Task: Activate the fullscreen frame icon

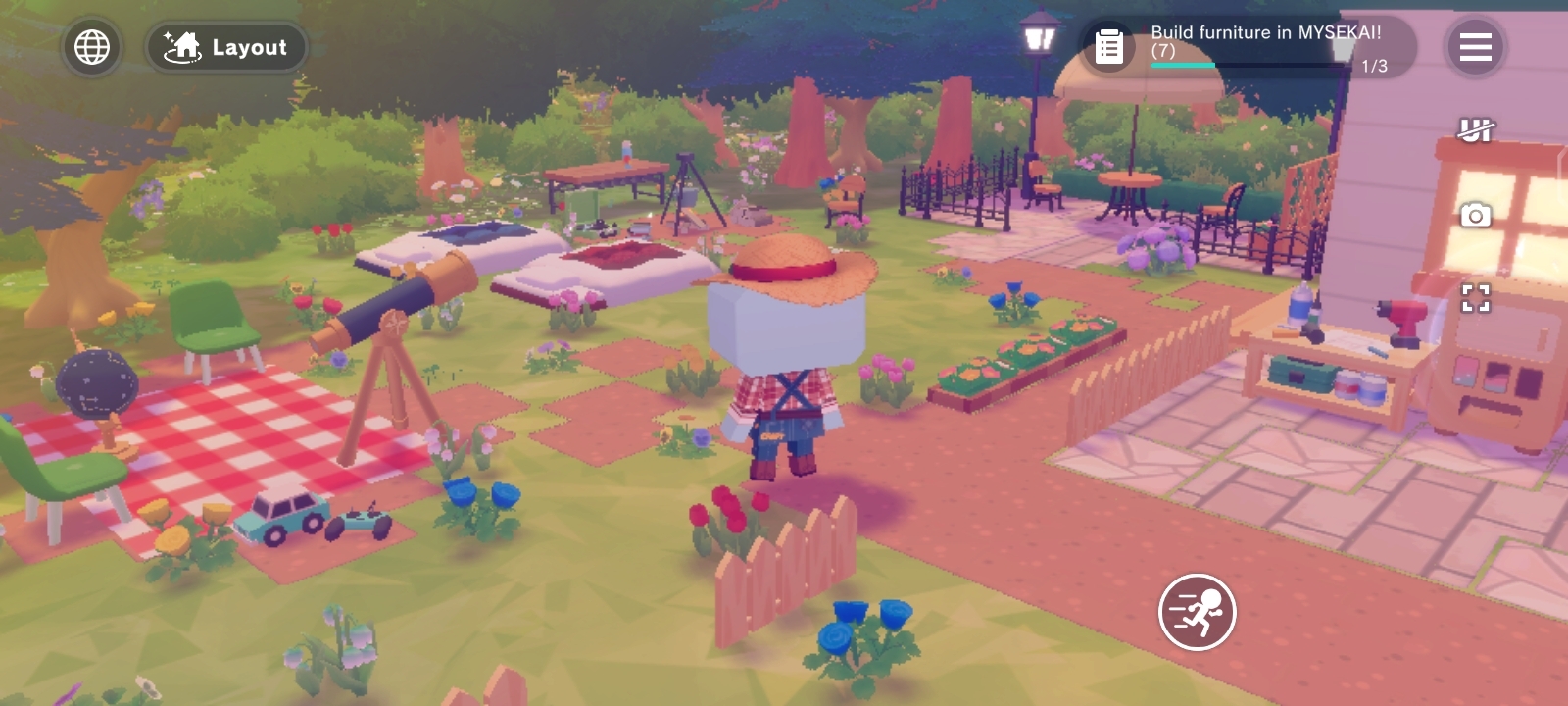Action: coord(1475,298)
